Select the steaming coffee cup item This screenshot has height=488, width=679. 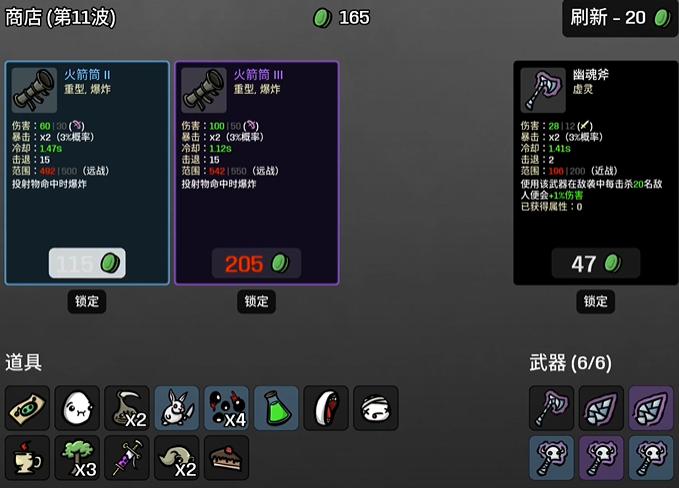click(27, 457)
